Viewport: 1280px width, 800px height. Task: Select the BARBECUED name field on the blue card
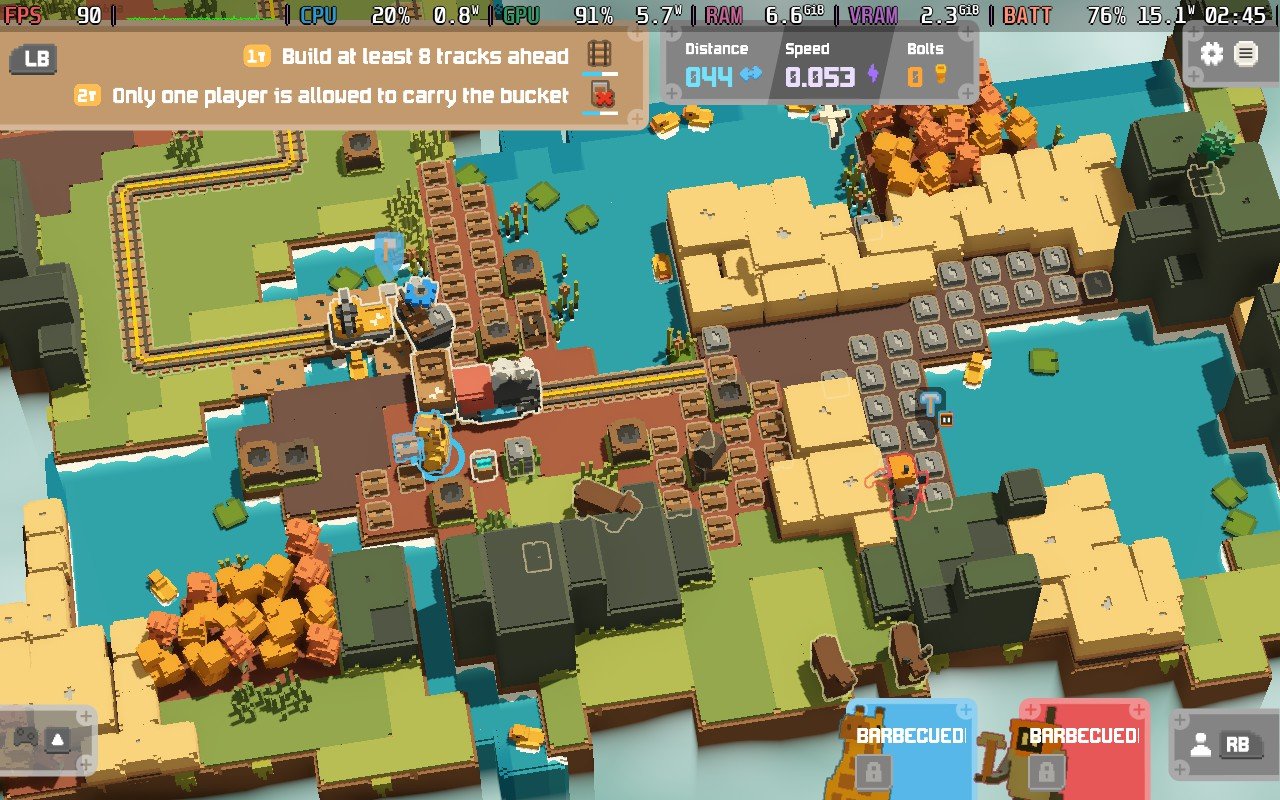click(912, 737)
